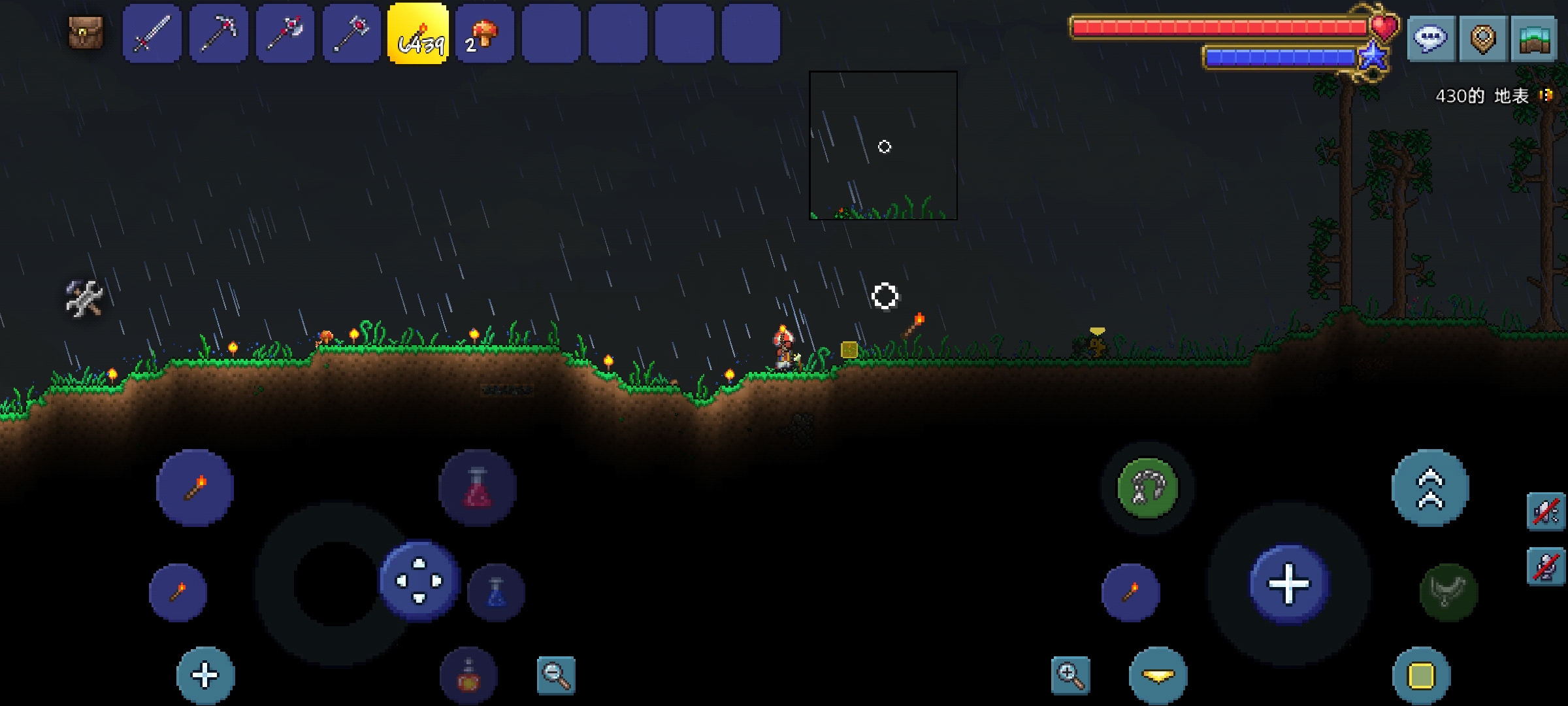Screen dimensions: 1568x706
Task: Tap the yellow down-arrow button
Action: click(1158, 676)
